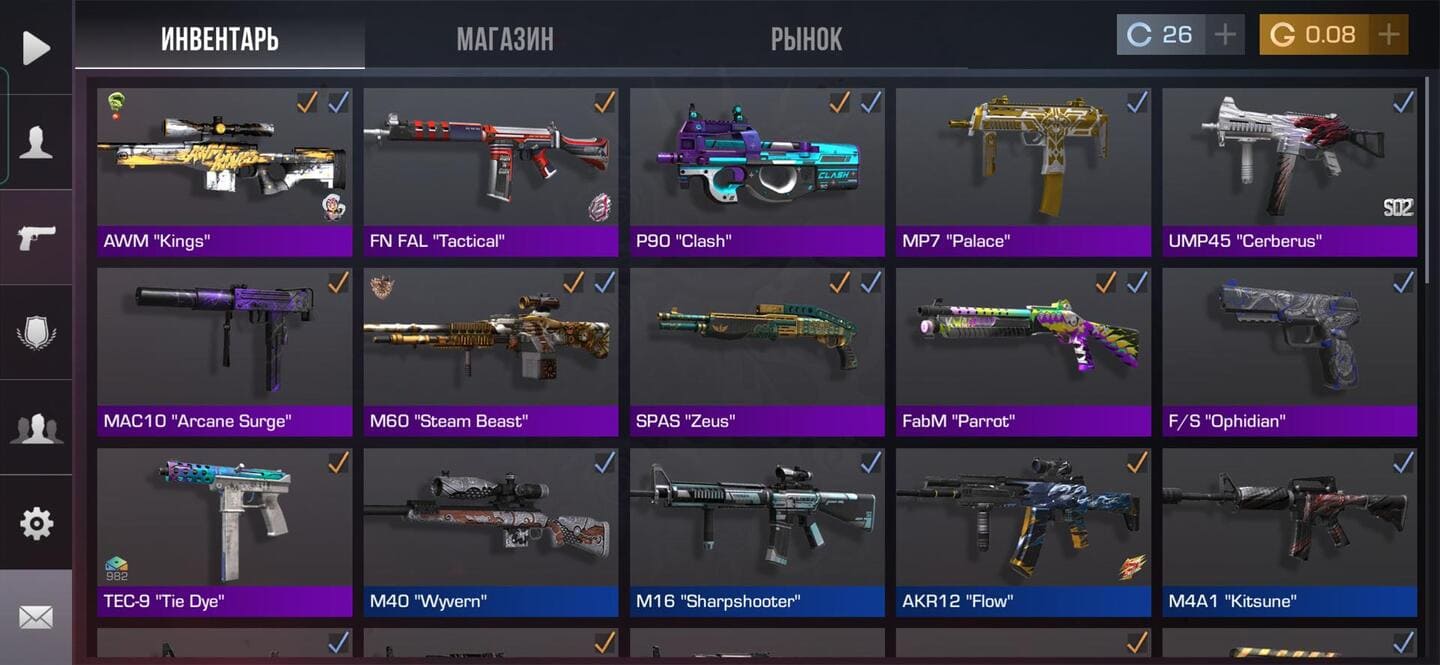Select the AKR12 "Flow" rifle skin

point(1023,520)
